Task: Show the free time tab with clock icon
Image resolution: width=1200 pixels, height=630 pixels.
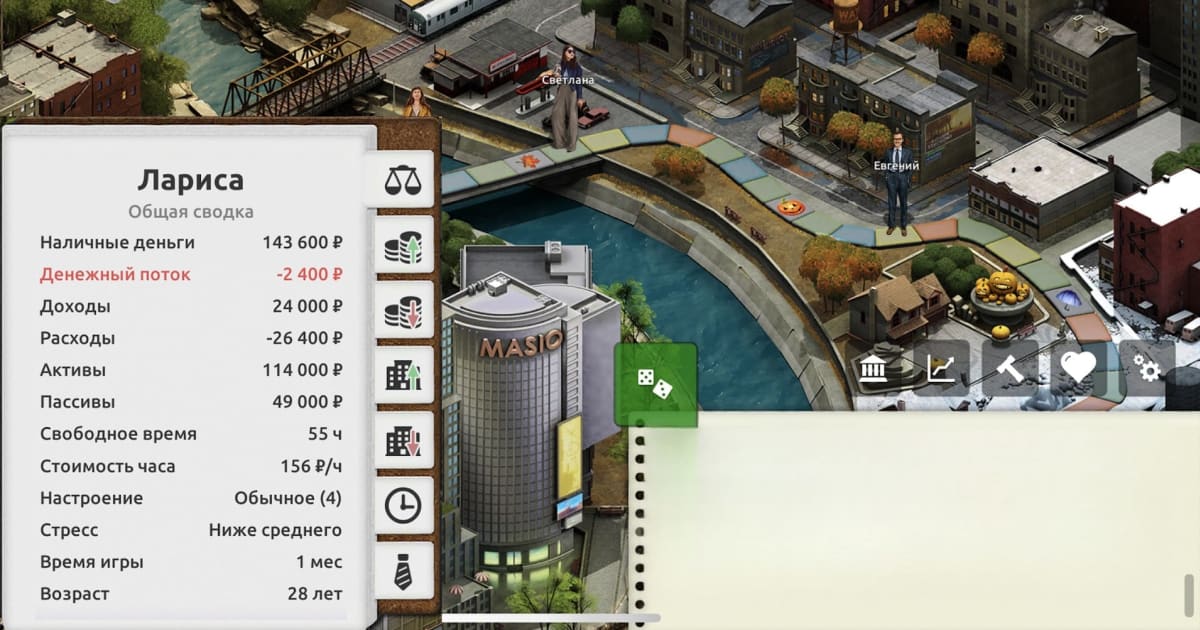Action: 403,507
